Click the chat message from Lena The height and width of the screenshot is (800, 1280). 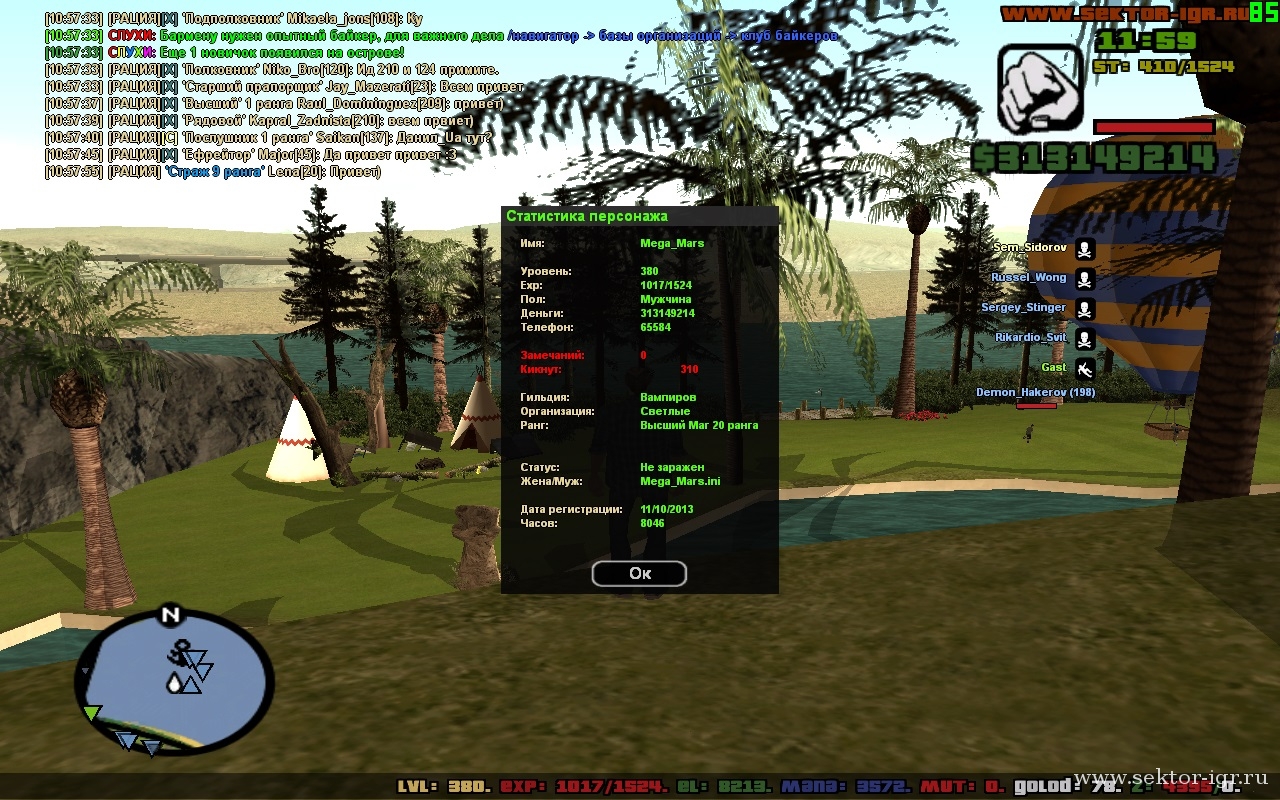213,172
